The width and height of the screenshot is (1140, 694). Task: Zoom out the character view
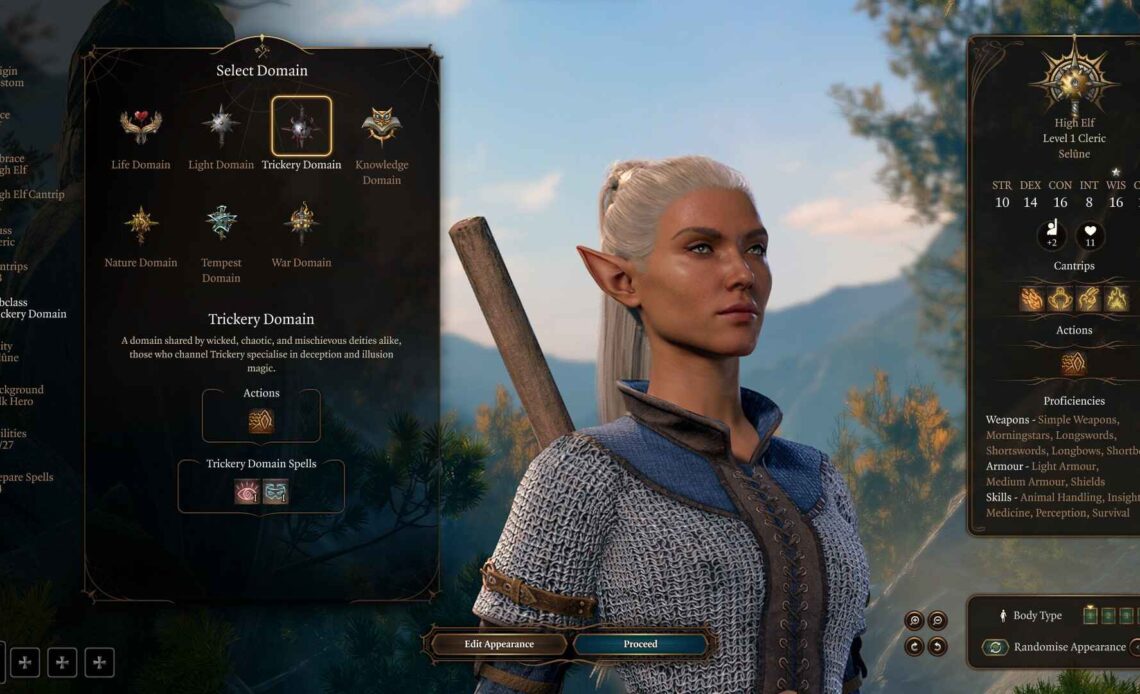[937, 620]
